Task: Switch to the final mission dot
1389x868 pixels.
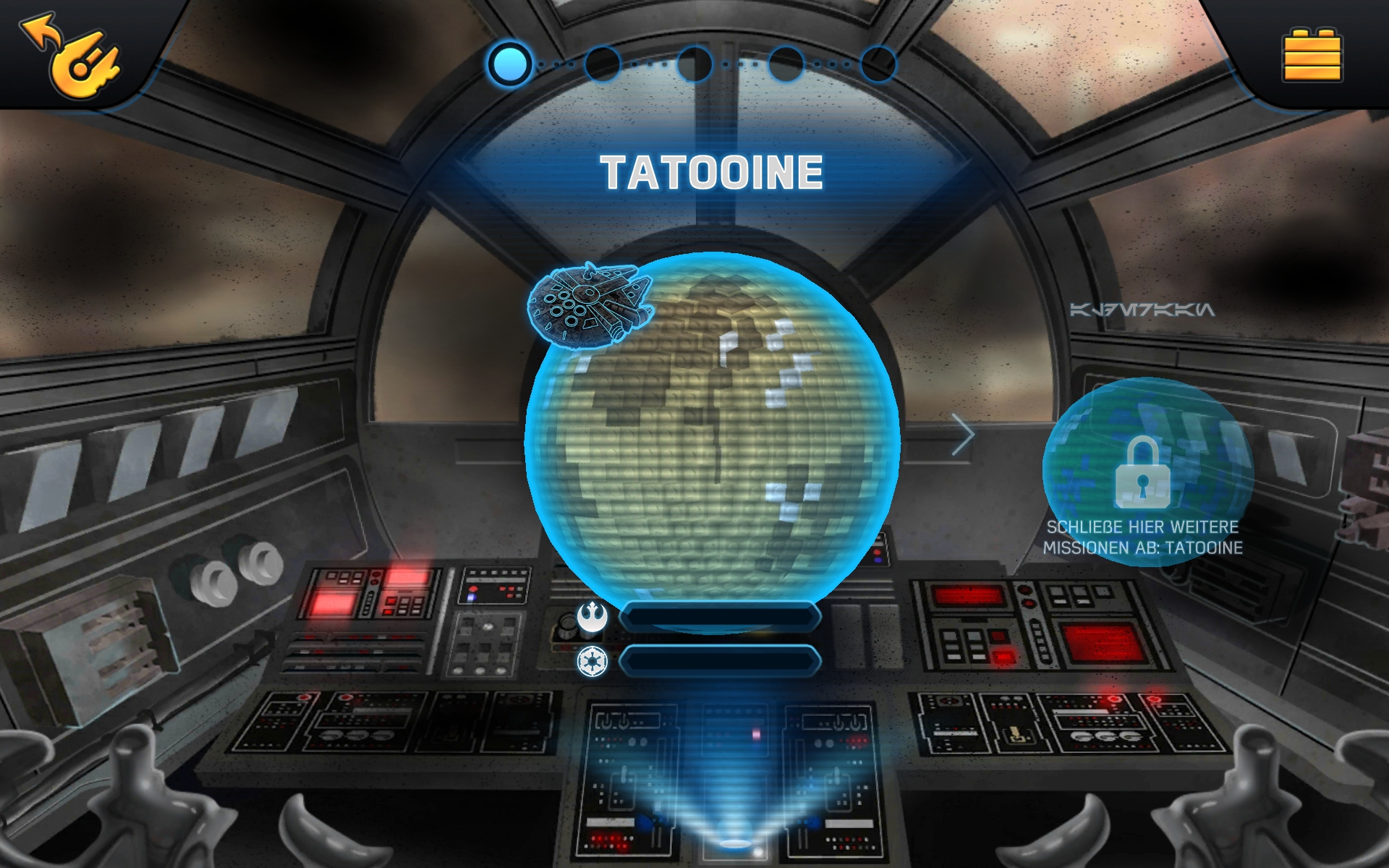Action: coord(877,64)
